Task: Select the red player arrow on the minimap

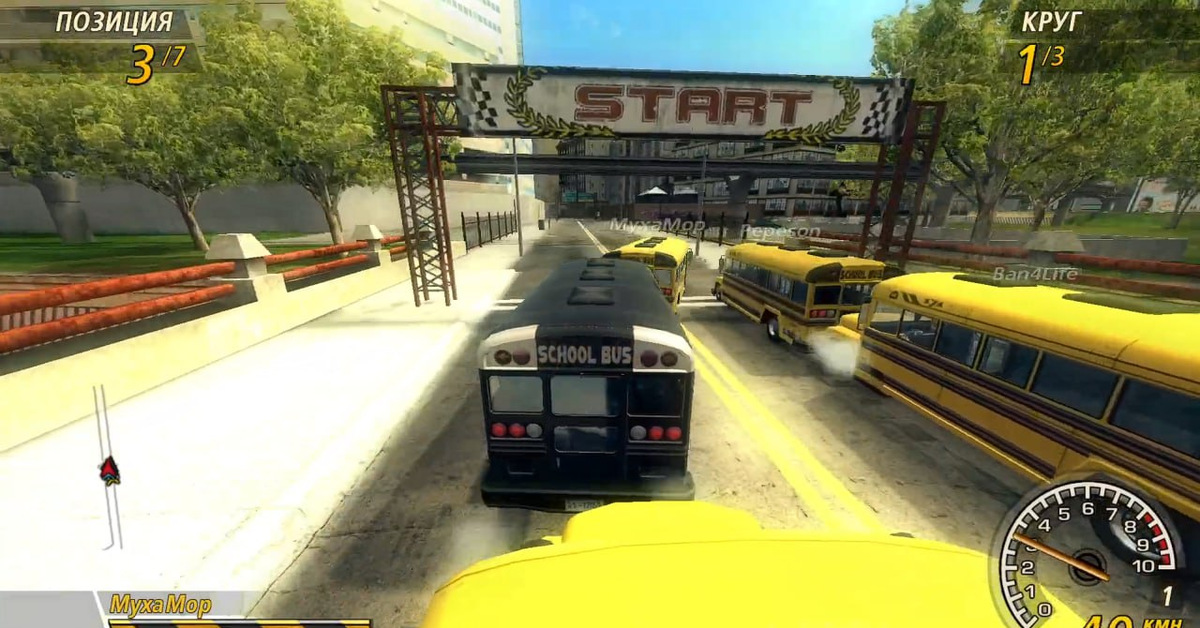Action: (109, 469)
